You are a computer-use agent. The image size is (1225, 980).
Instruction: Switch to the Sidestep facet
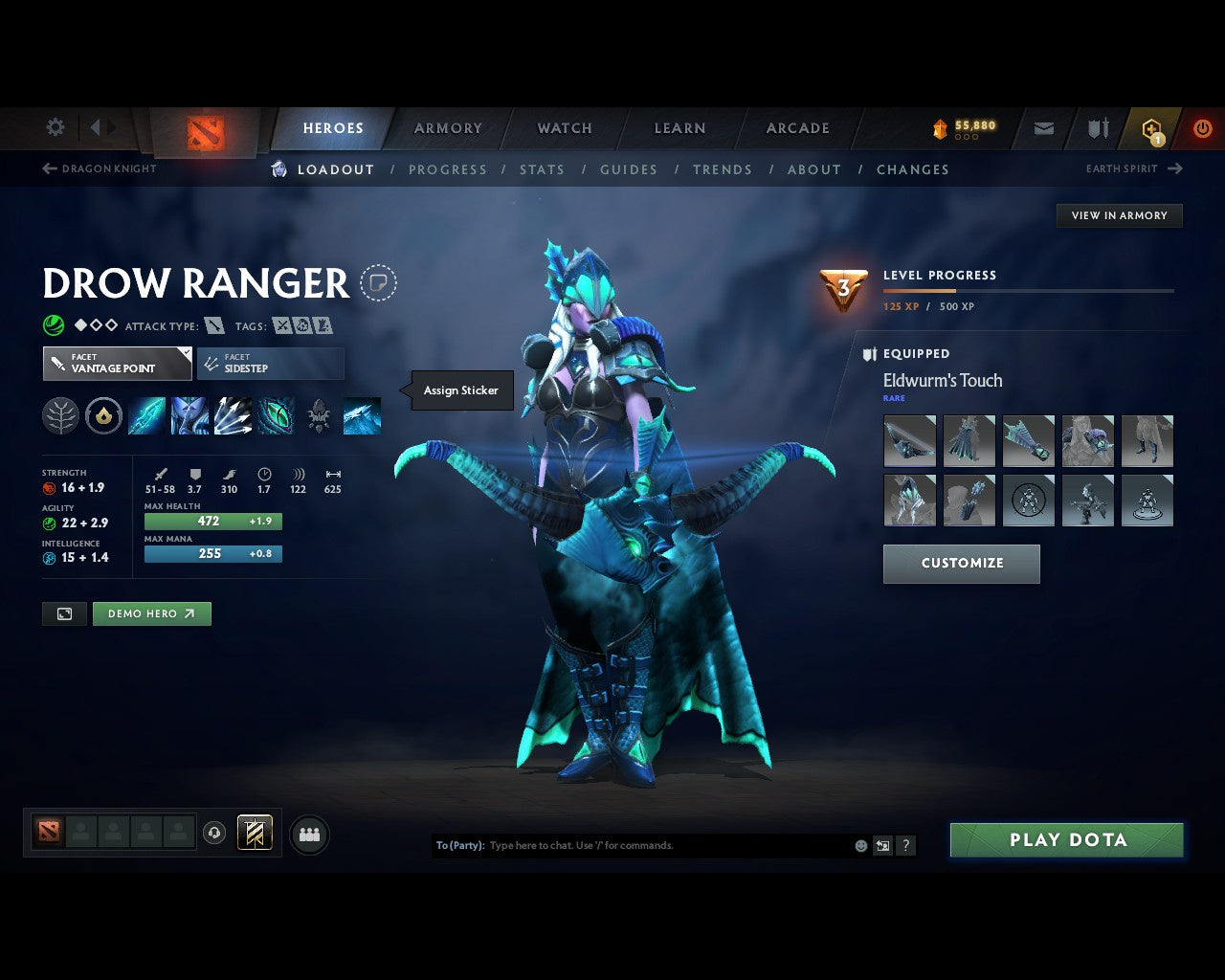coord(270,364)
